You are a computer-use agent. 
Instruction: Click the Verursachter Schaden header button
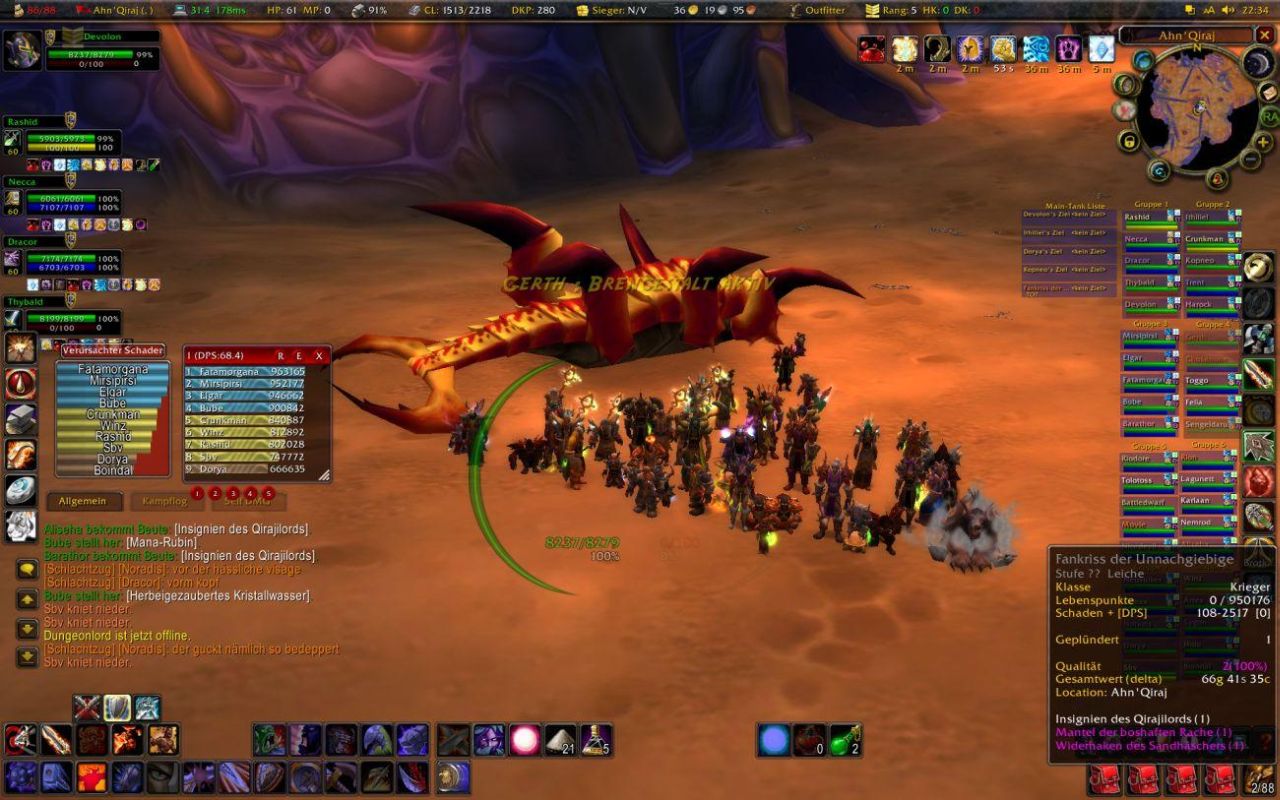tap(113, 351)
